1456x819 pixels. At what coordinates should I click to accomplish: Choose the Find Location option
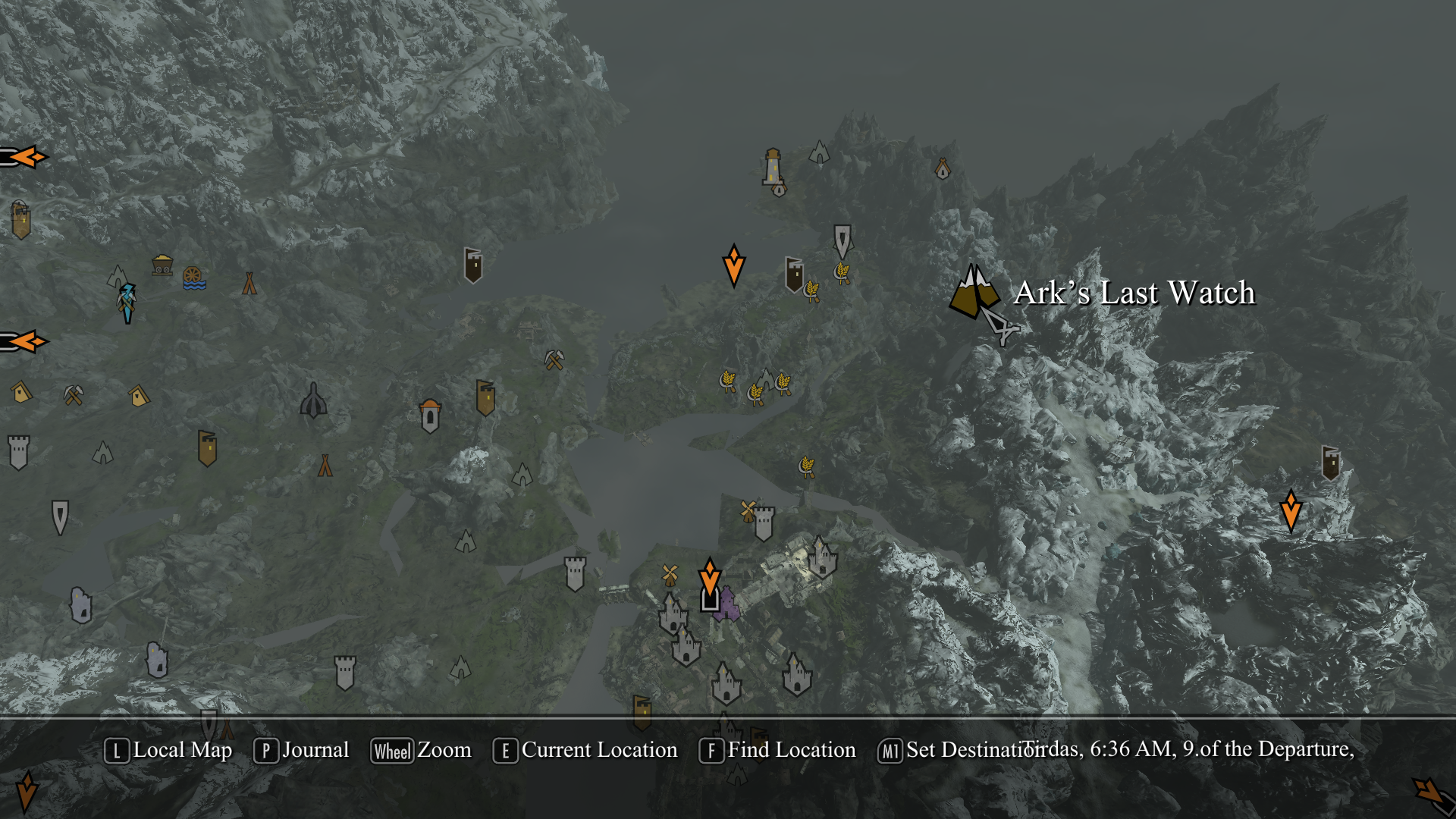[777, 751]
